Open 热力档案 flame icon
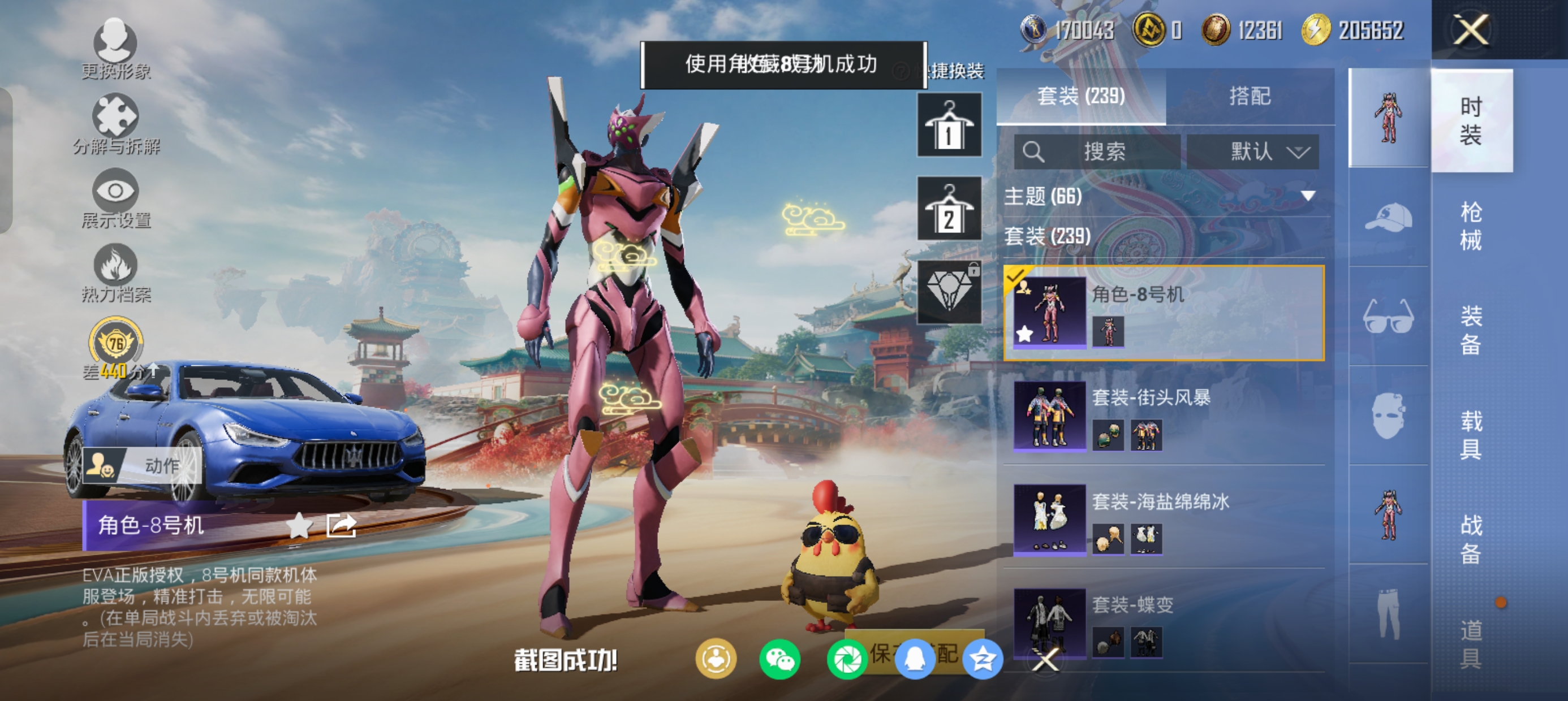The image size is (1568, 701). click(115, 272)
